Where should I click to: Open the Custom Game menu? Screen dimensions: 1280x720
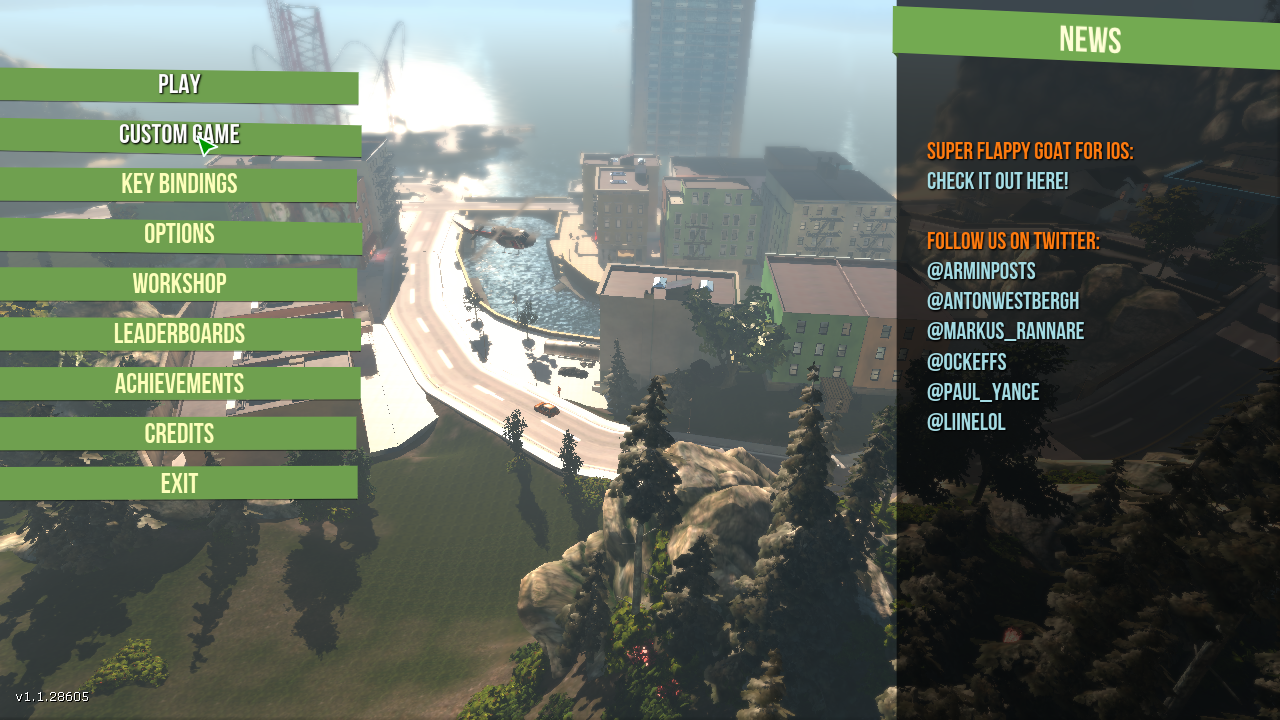[x=179, y=136]
